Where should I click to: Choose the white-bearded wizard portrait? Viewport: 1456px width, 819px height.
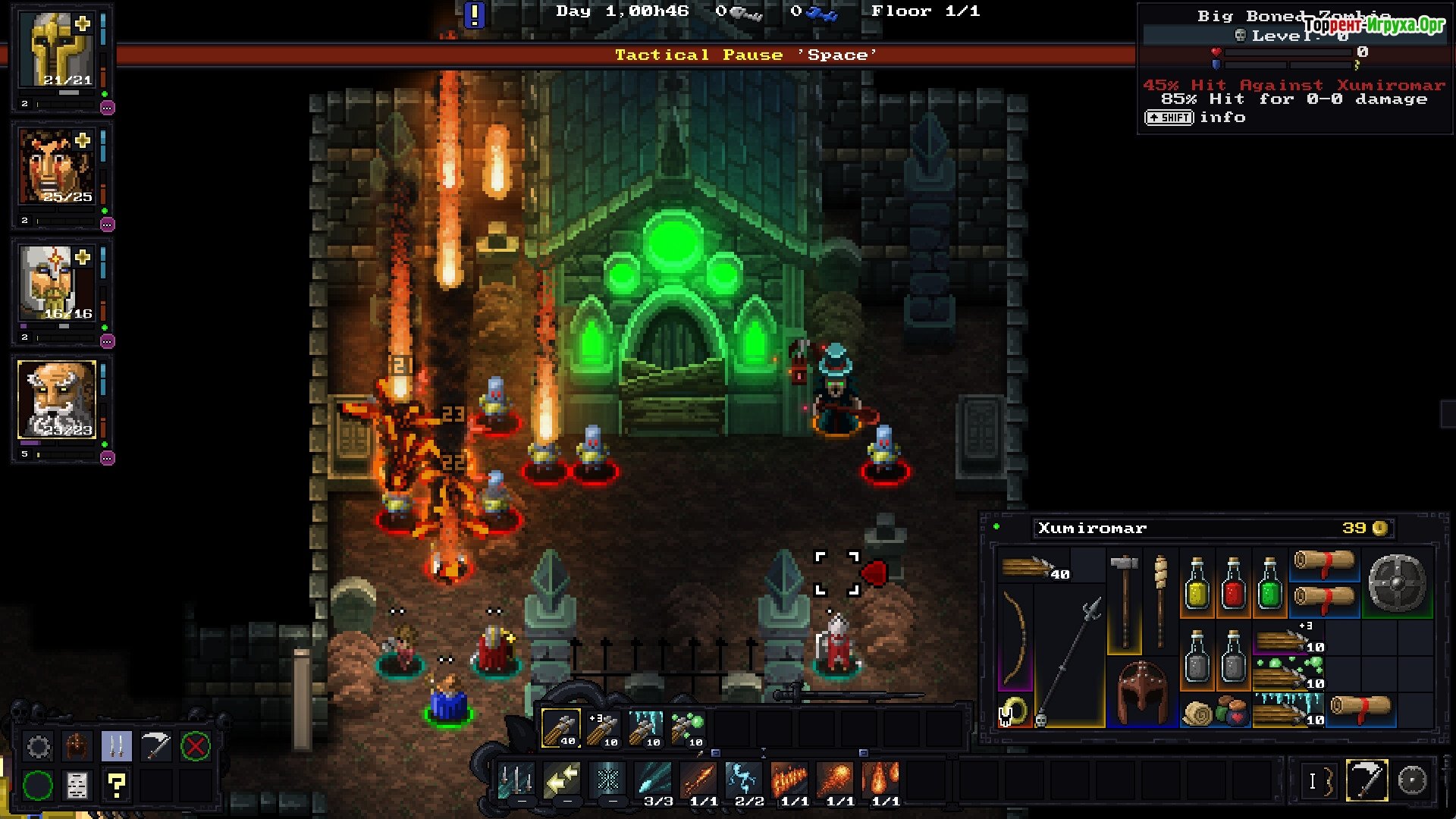[x=57, y=400]
